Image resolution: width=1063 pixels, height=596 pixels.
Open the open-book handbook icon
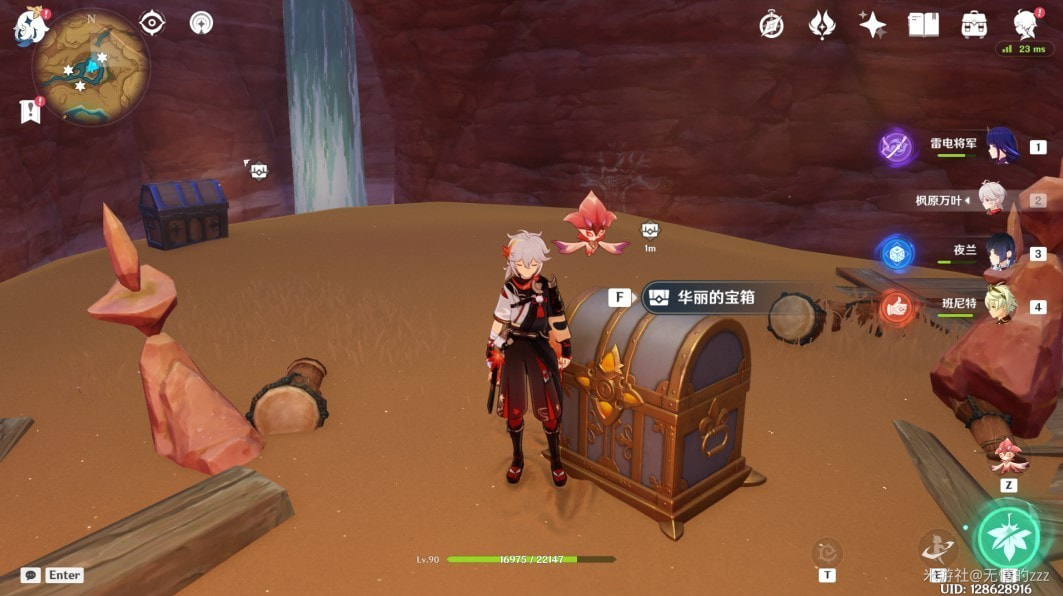coord(922,25)
